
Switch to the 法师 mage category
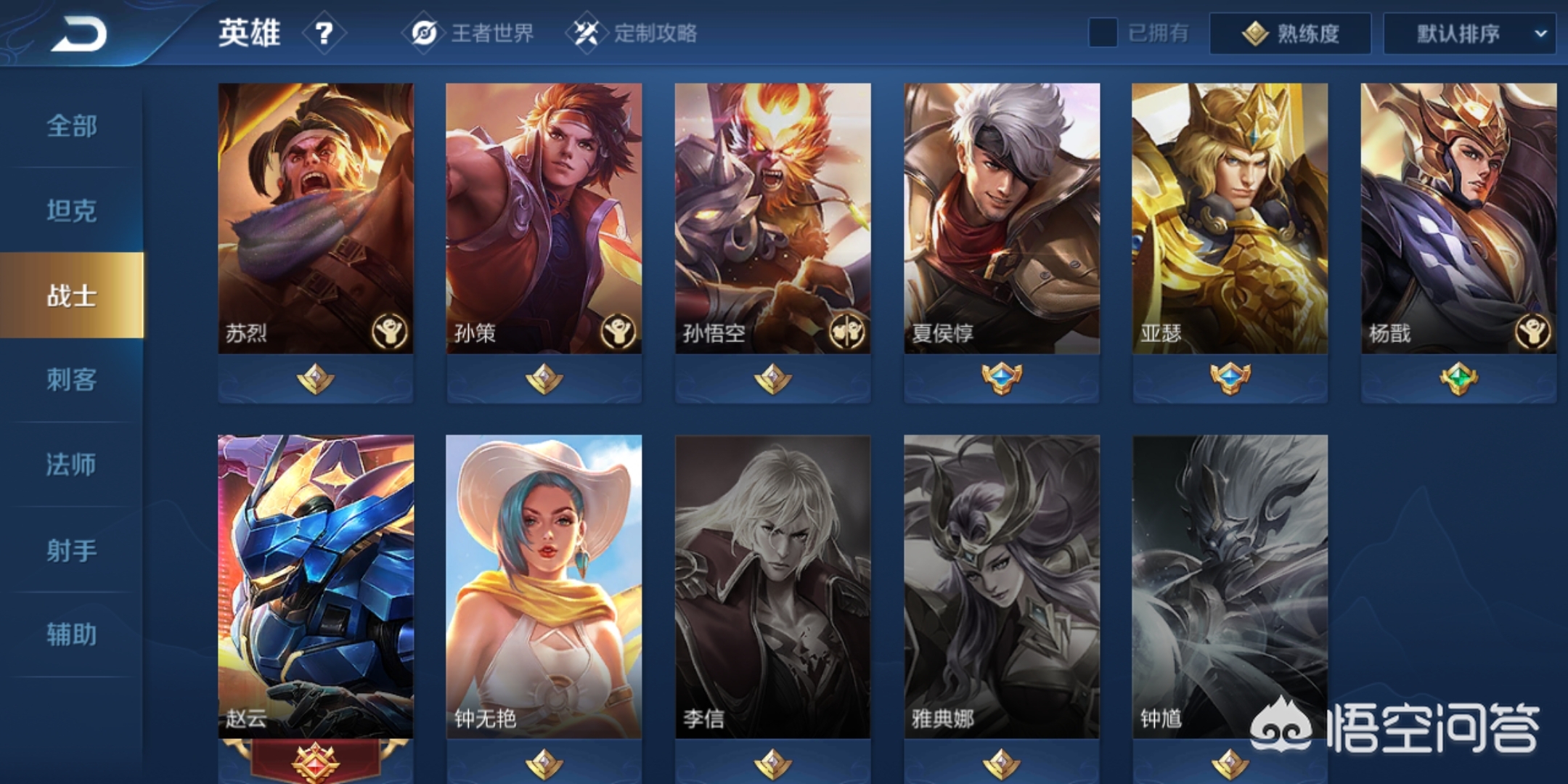click(x=70, y=465)
